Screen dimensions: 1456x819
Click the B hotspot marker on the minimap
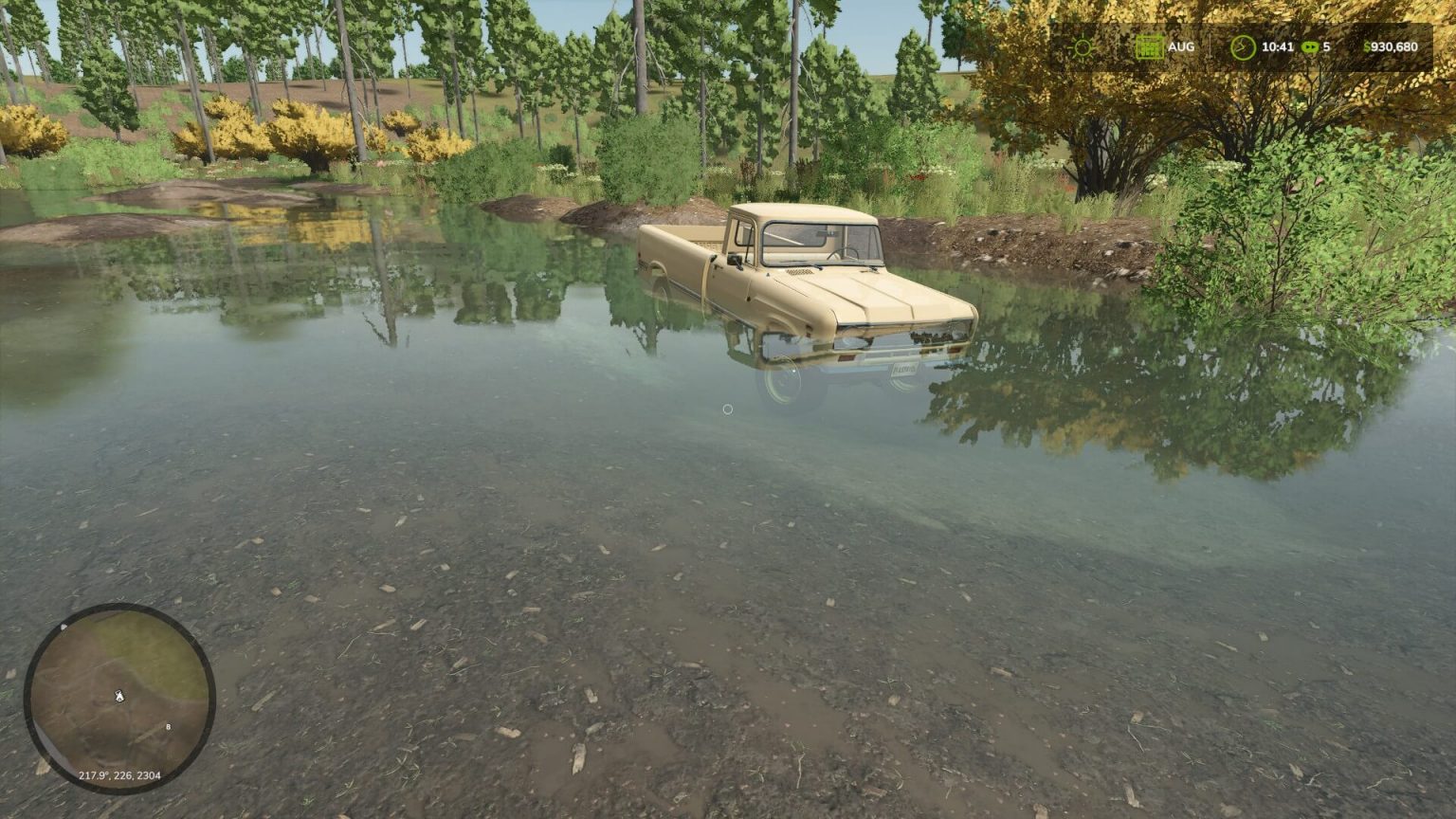click(168, 726)
